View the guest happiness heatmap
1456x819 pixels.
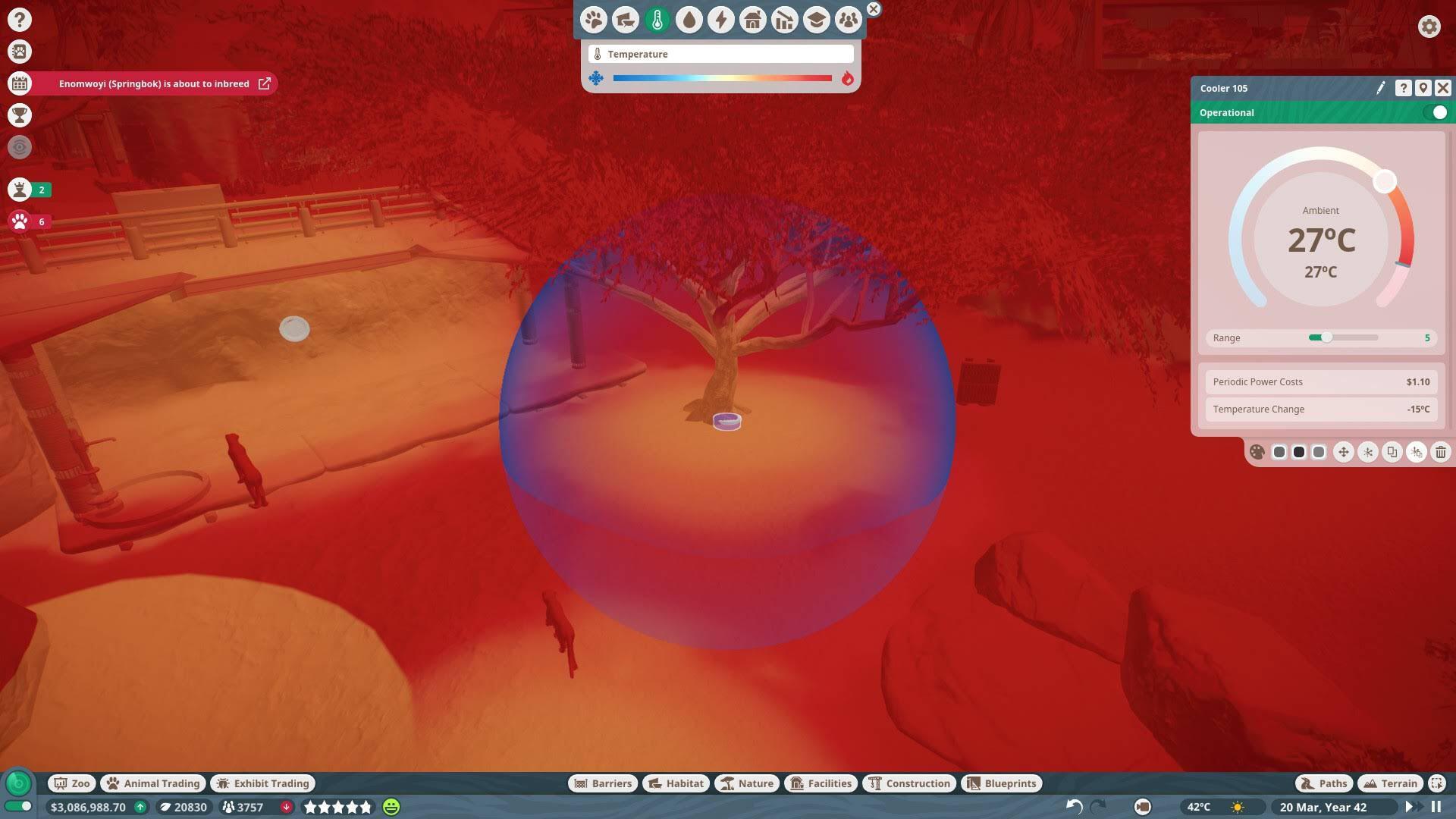point(849,20)
